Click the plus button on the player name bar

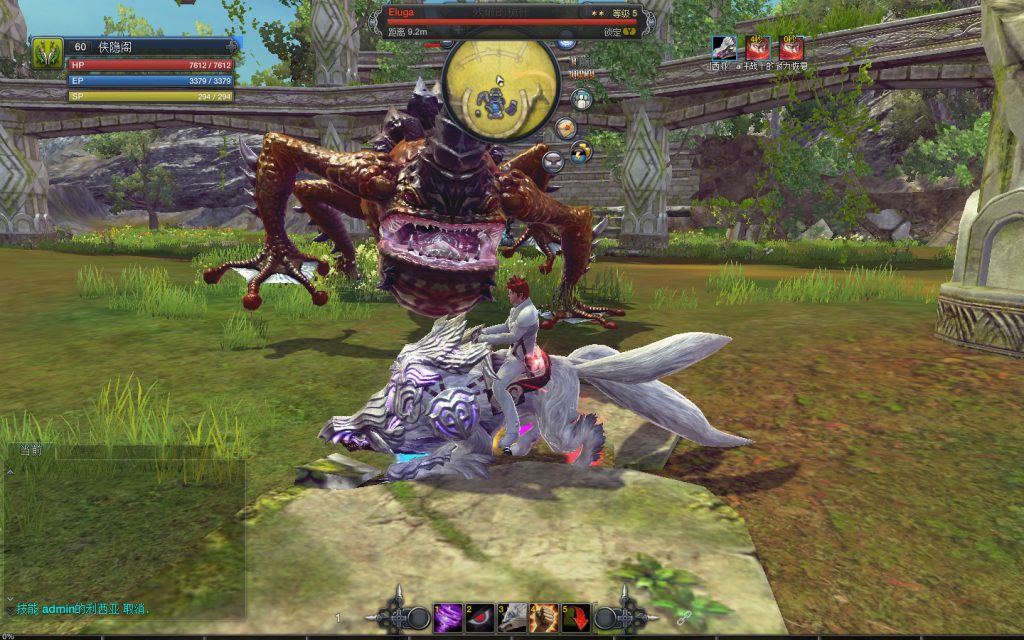(232, 46)
